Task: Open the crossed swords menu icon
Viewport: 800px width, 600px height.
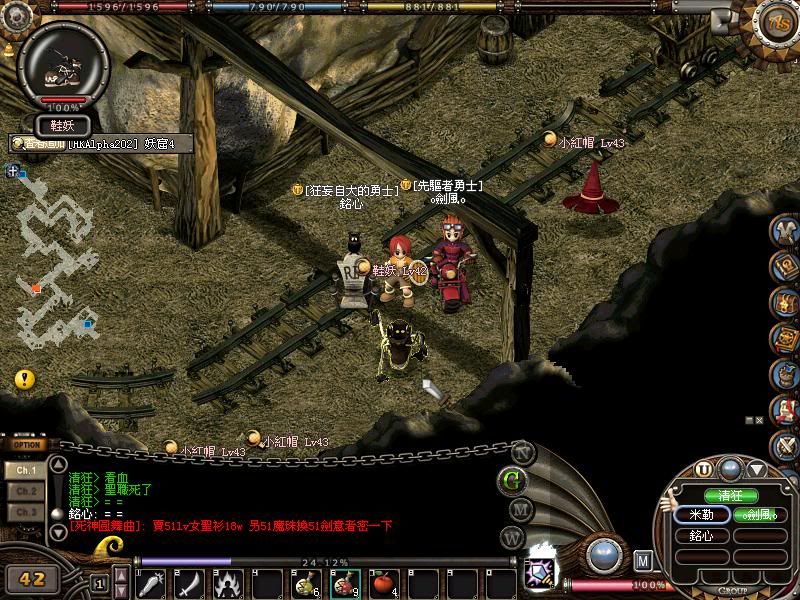Action: [x=788, y=445]
